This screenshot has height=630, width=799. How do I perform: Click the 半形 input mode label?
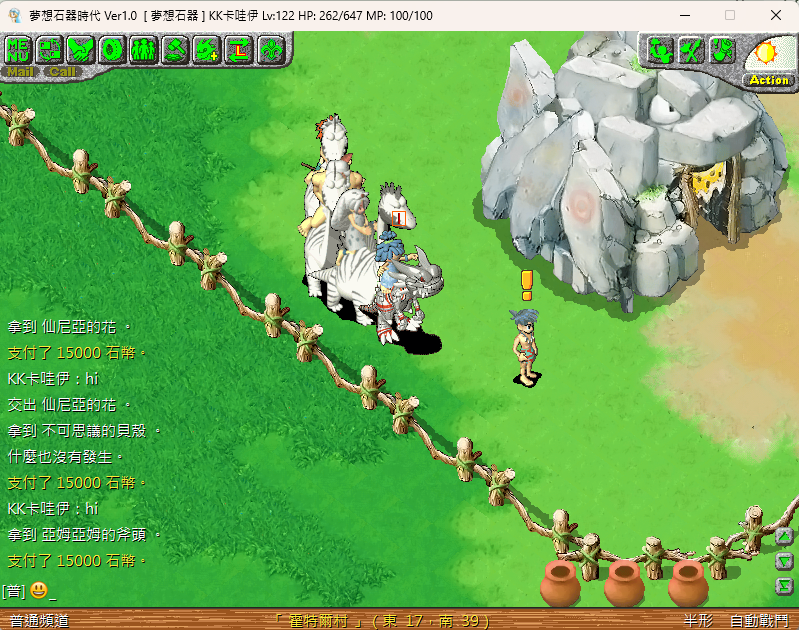pos(697,620)
